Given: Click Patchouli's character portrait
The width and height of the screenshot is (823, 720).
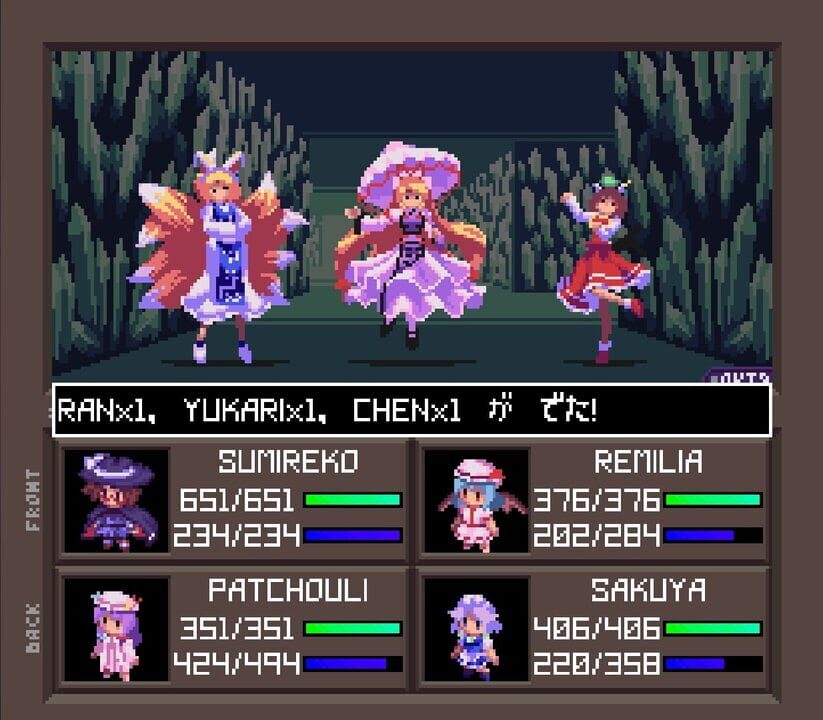Looking at the screenshot, I should [116, 629].
